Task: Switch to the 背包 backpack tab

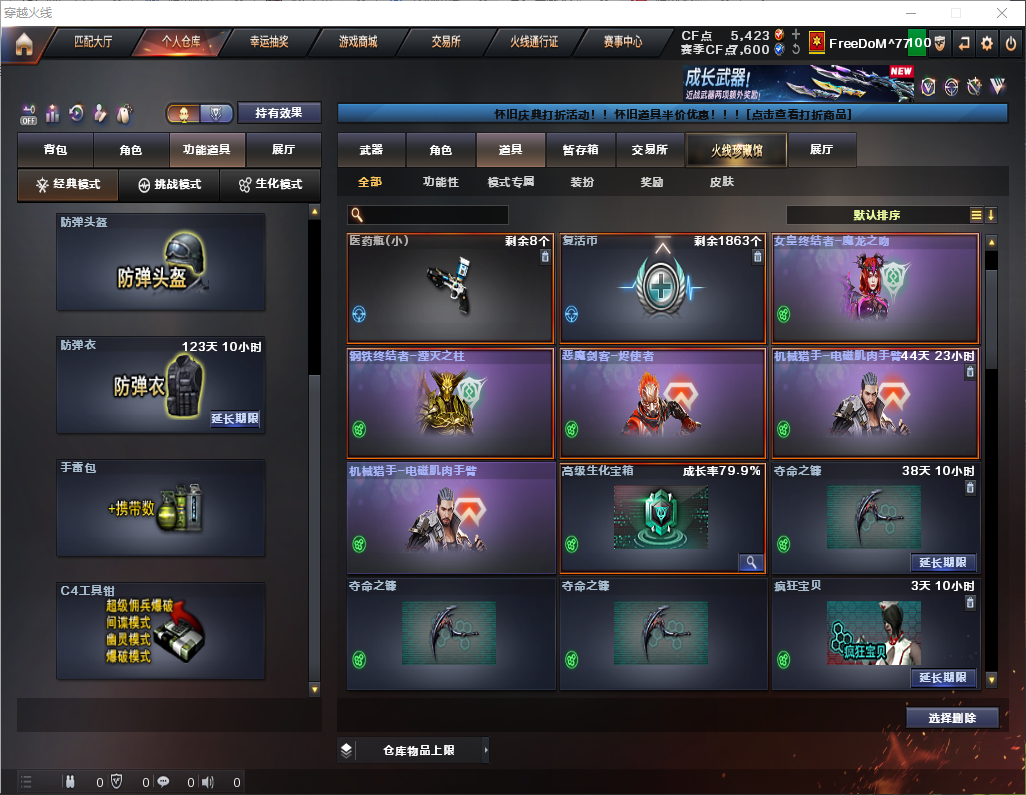Action: coord(55,150)
